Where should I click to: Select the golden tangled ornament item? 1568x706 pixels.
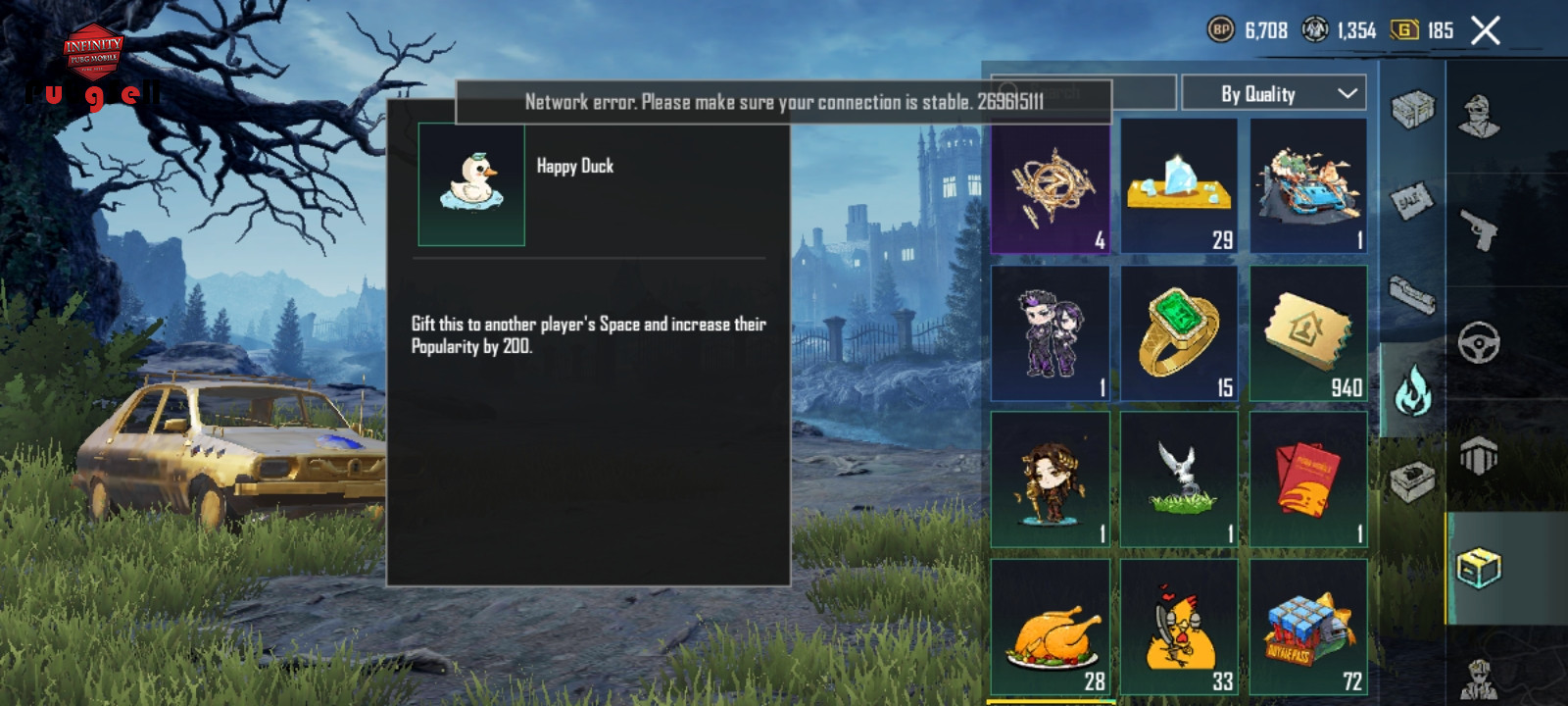pos(1051,186)
